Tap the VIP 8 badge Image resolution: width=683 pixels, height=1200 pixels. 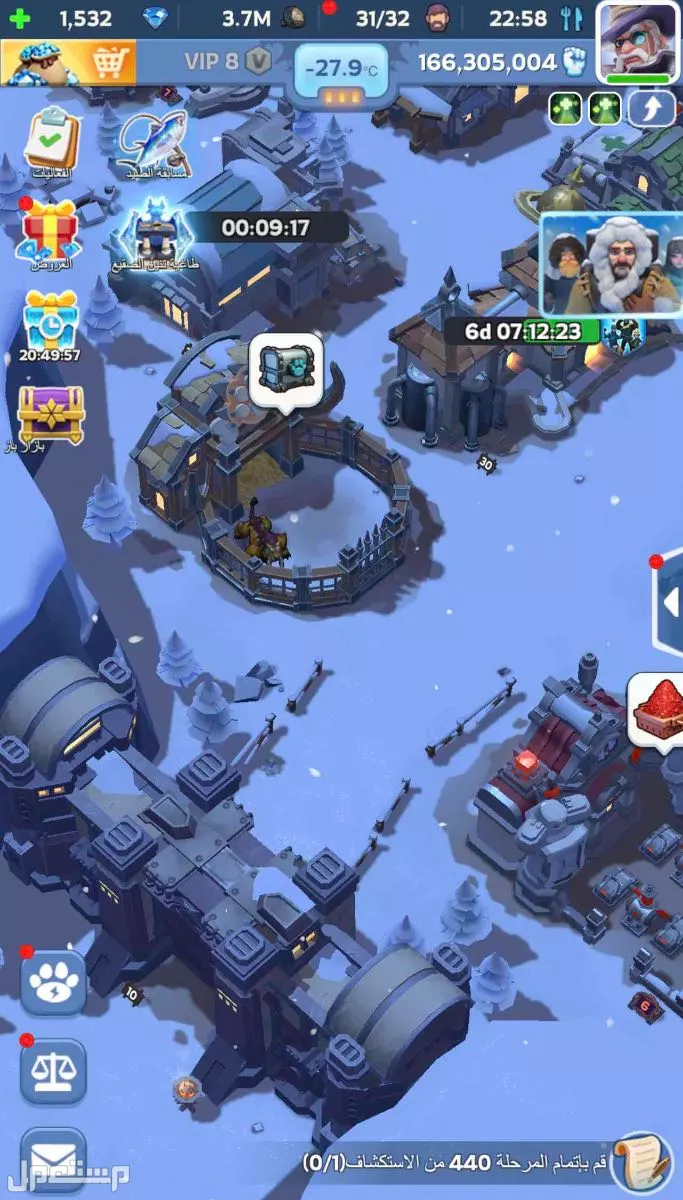click(x=227, y=61)
